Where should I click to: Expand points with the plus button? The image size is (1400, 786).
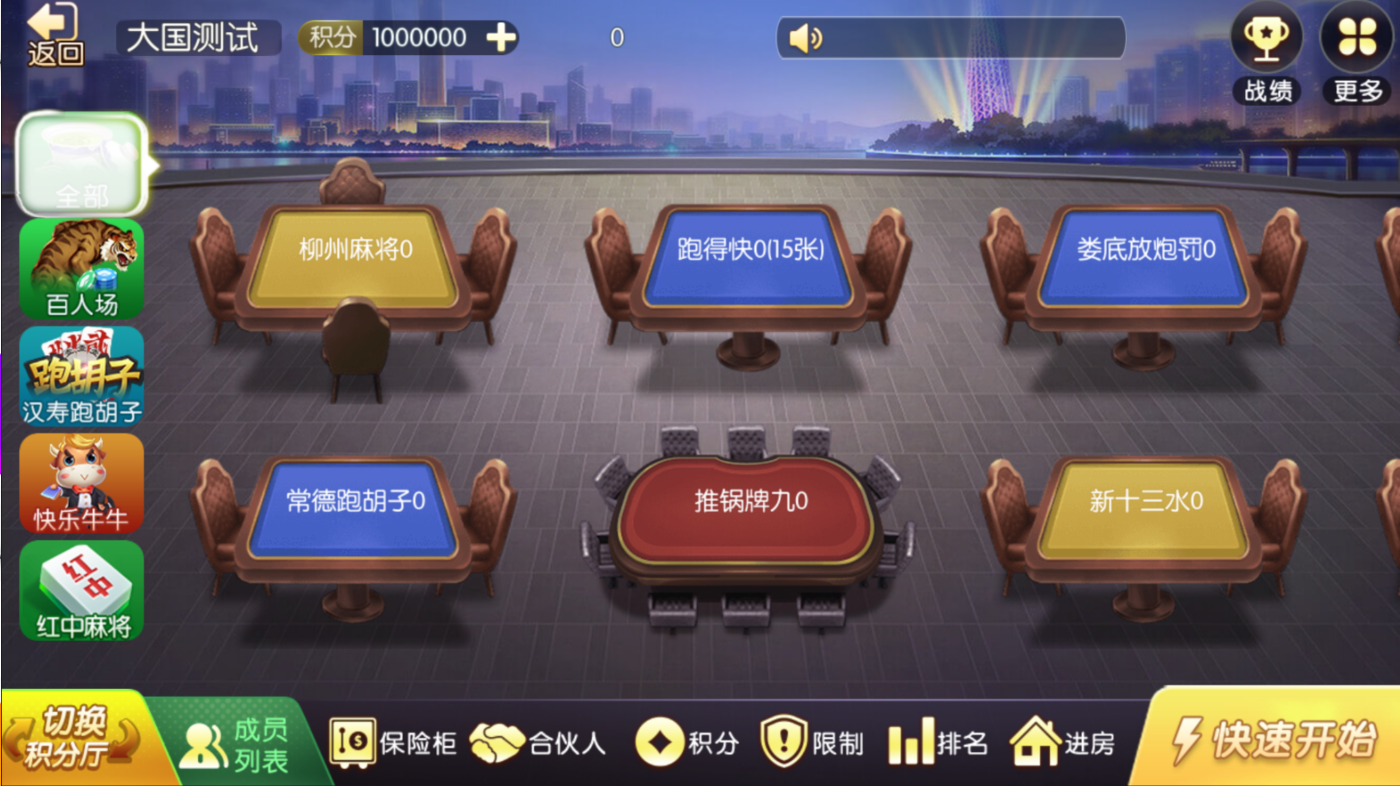(503, 37)
